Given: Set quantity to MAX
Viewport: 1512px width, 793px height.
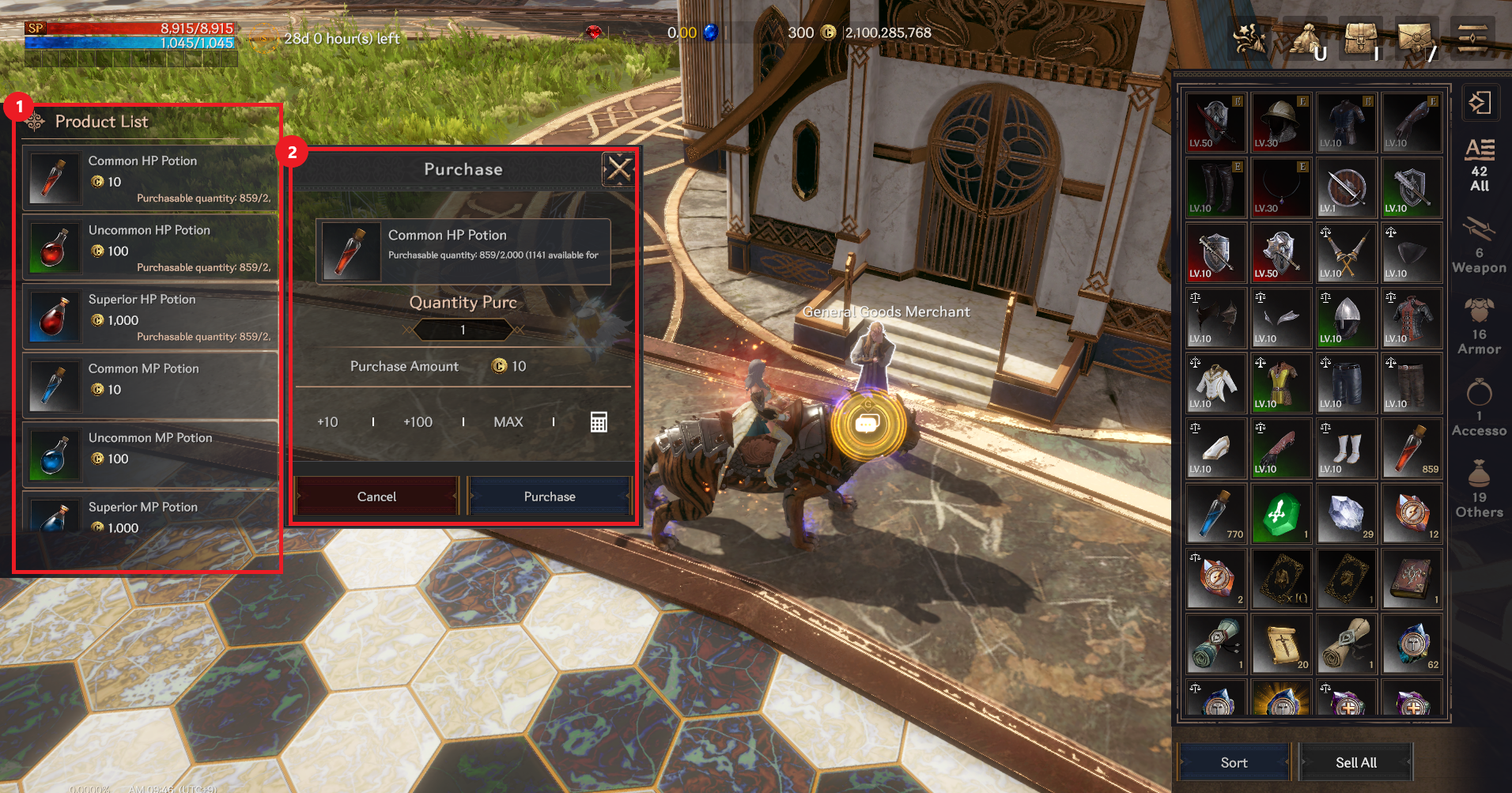Looking at the screenshot, I should (508, 422).
